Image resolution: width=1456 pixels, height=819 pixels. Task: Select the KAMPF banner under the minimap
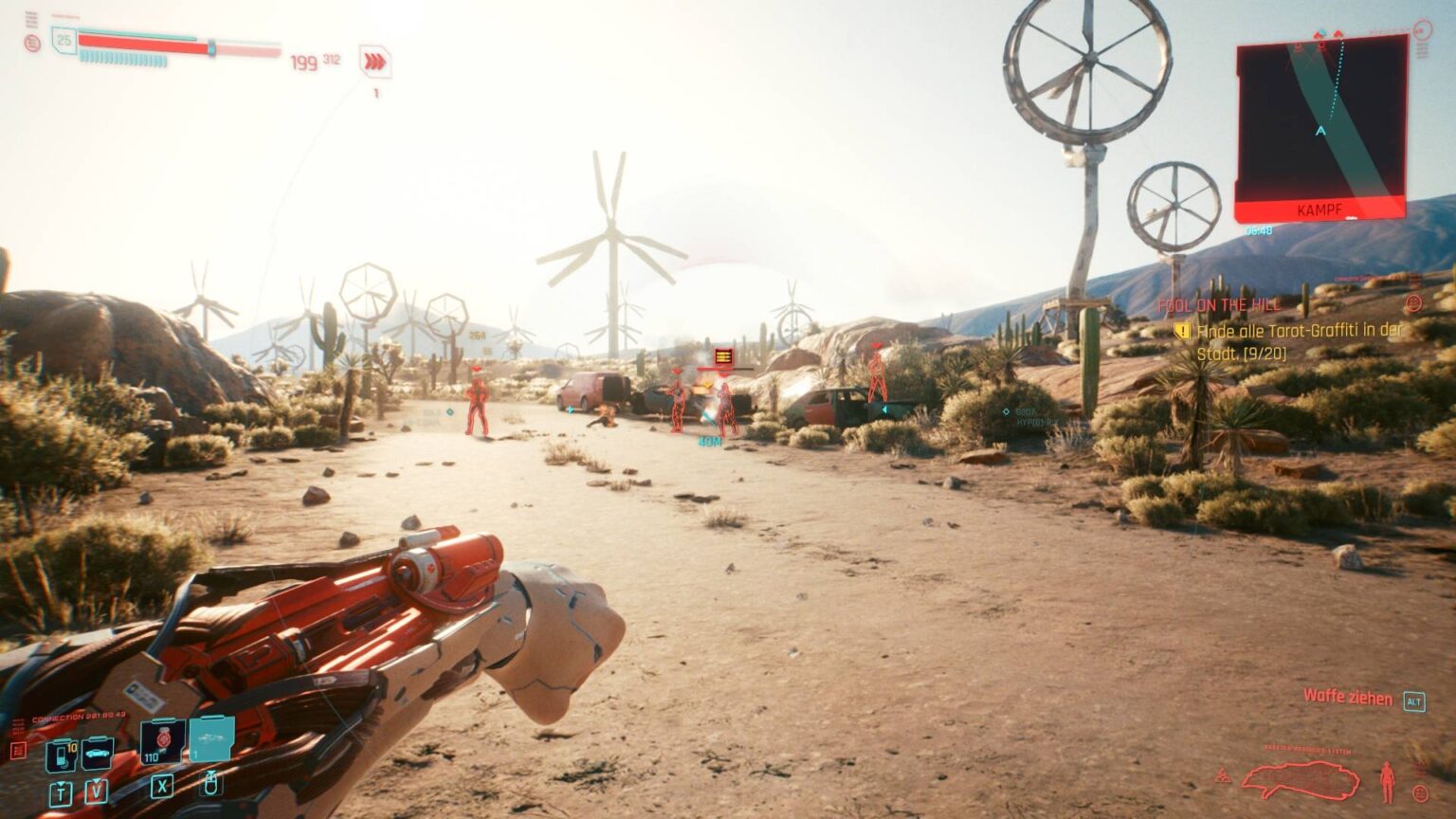1319,207
